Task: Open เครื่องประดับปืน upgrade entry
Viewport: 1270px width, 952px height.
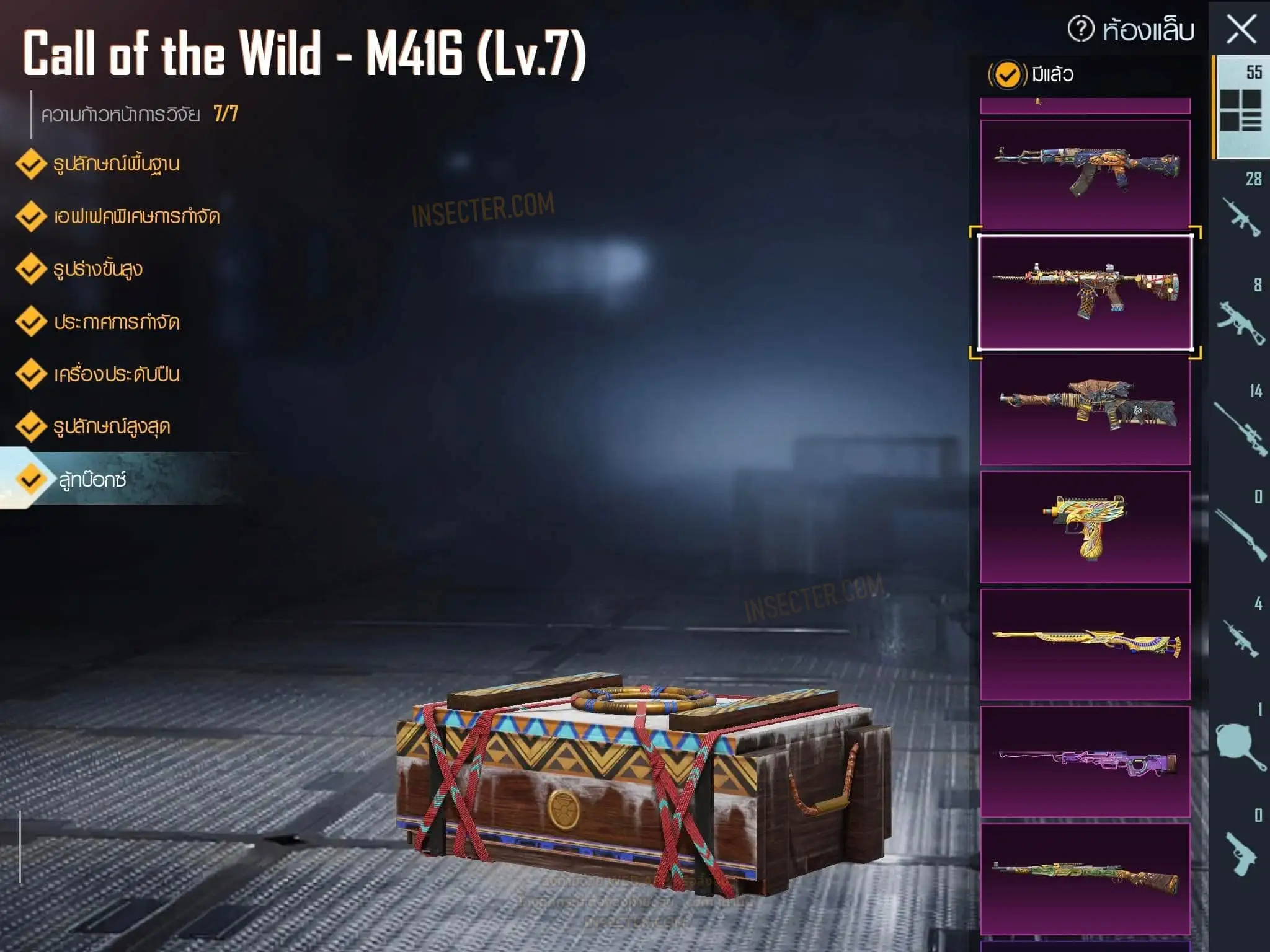Action: (116, 374)
